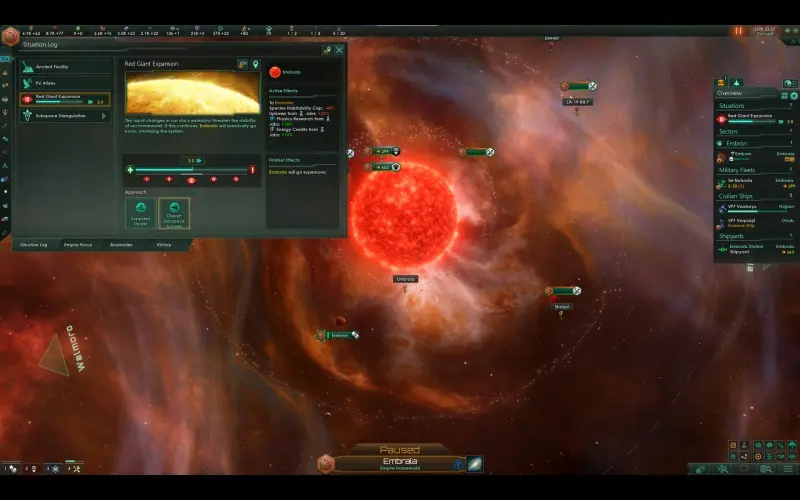Open the Subspace Triangulation entry
800x500 pixels.
[66, 115]
